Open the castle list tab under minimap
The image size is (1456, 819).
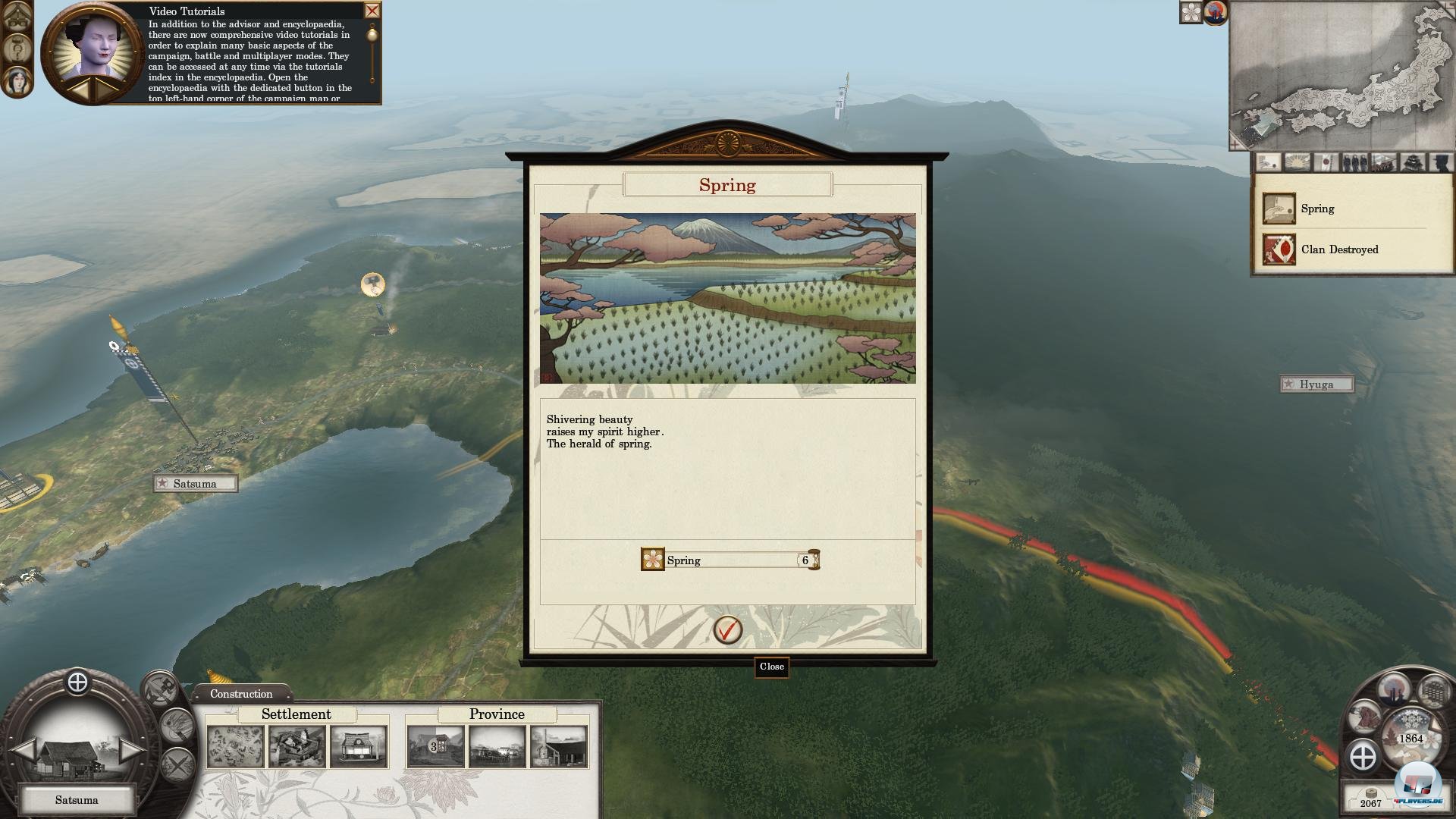point(1412,162)
